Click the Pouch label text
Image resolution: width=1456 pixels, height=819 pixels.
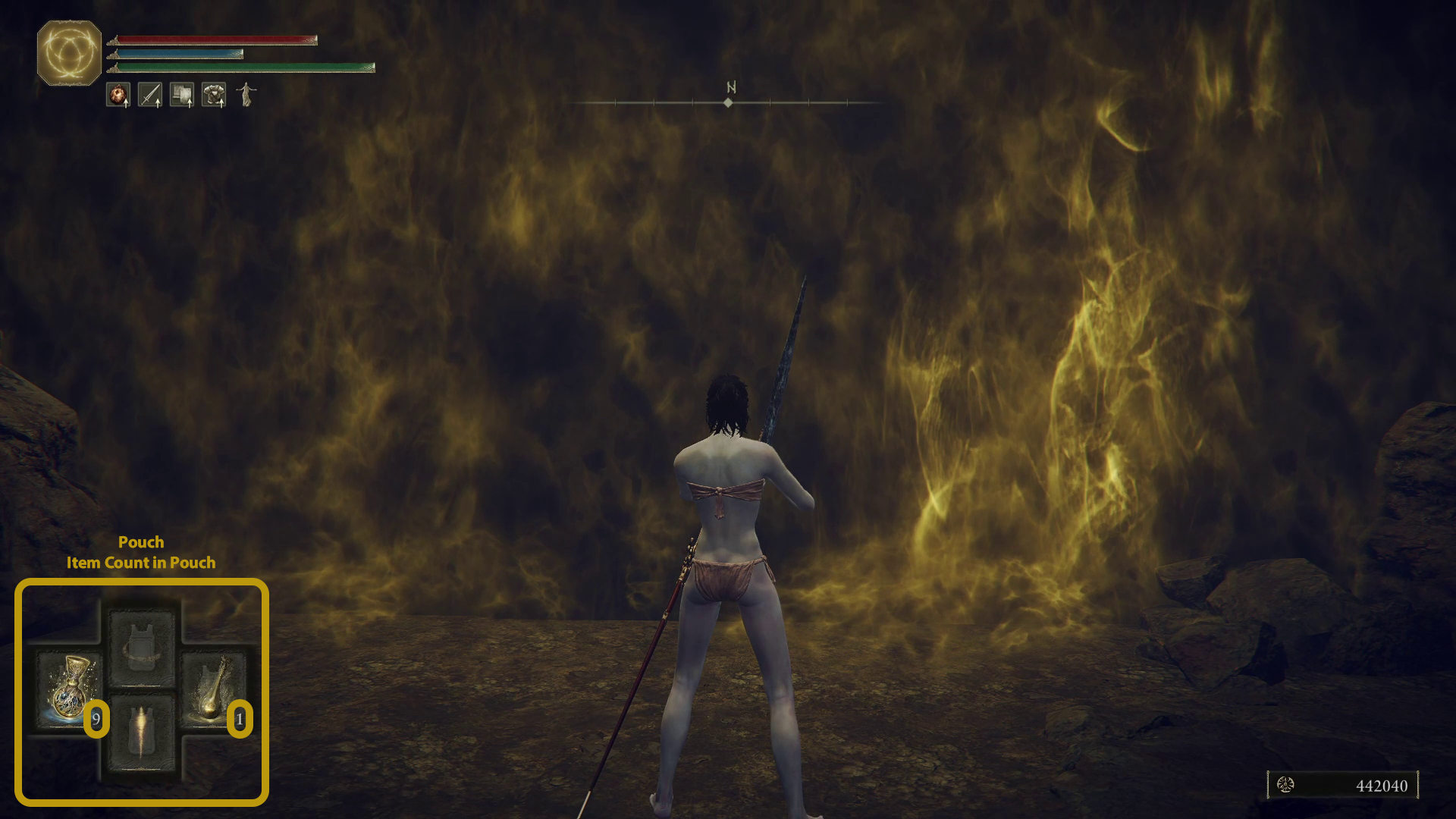141,542
